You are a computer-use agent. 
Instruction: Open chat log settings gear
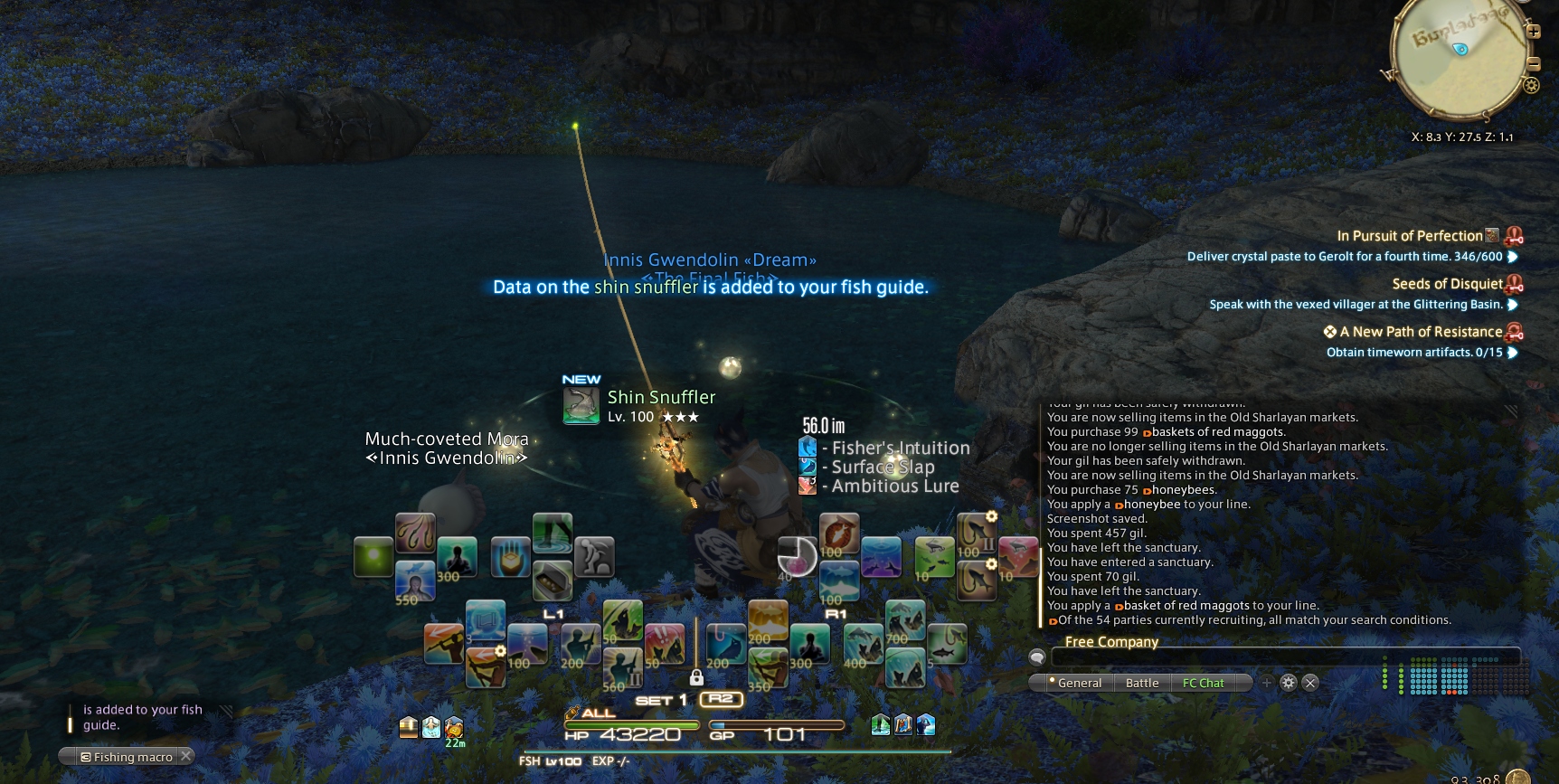(x=1289, y=683)
